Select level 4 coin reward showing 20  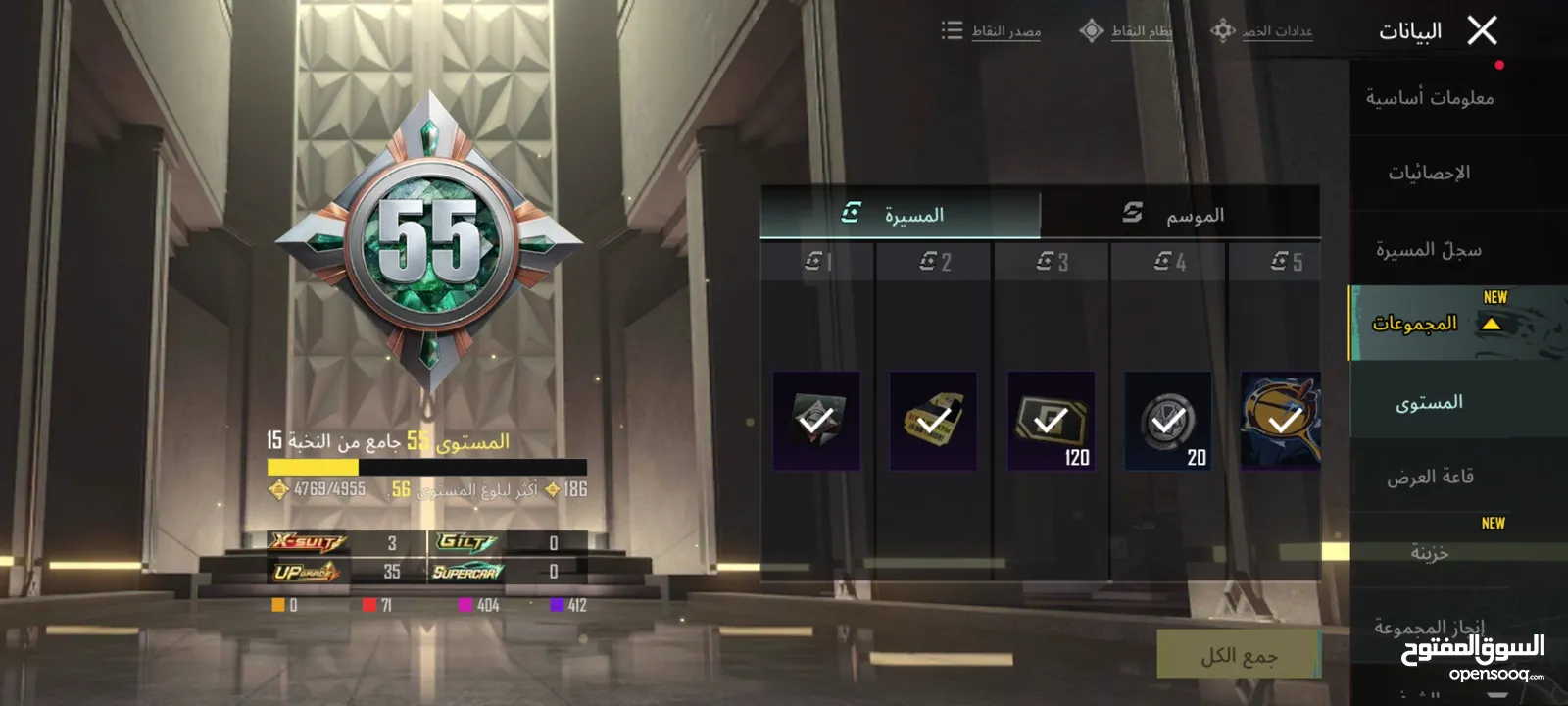click(1167, 421)
